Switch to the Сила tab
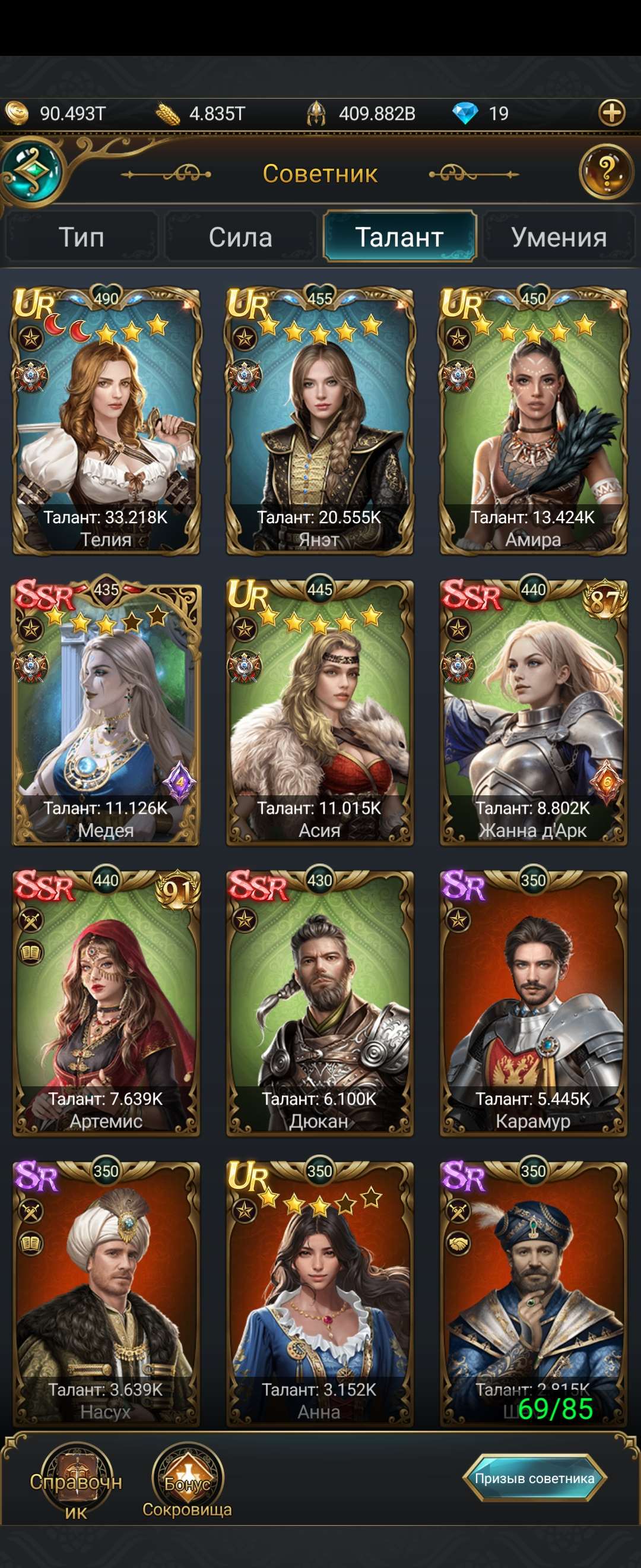The image size is (641, 1568). (x=241, y=237)
